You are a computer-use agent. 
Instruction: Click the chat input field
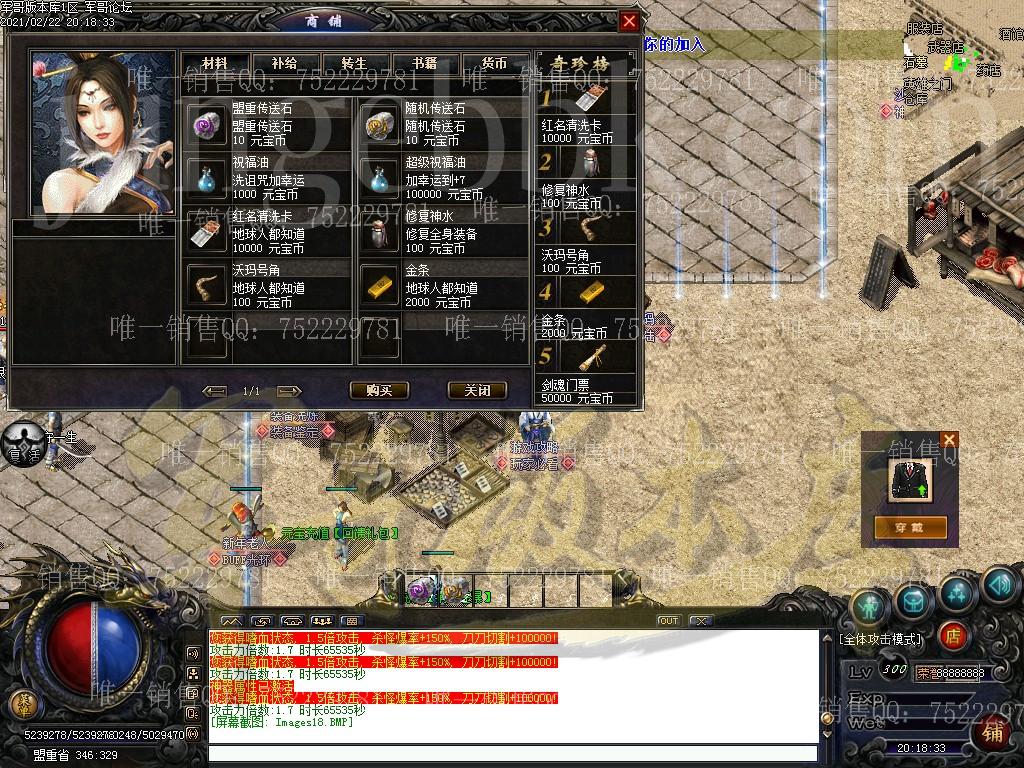coord(512,752)
